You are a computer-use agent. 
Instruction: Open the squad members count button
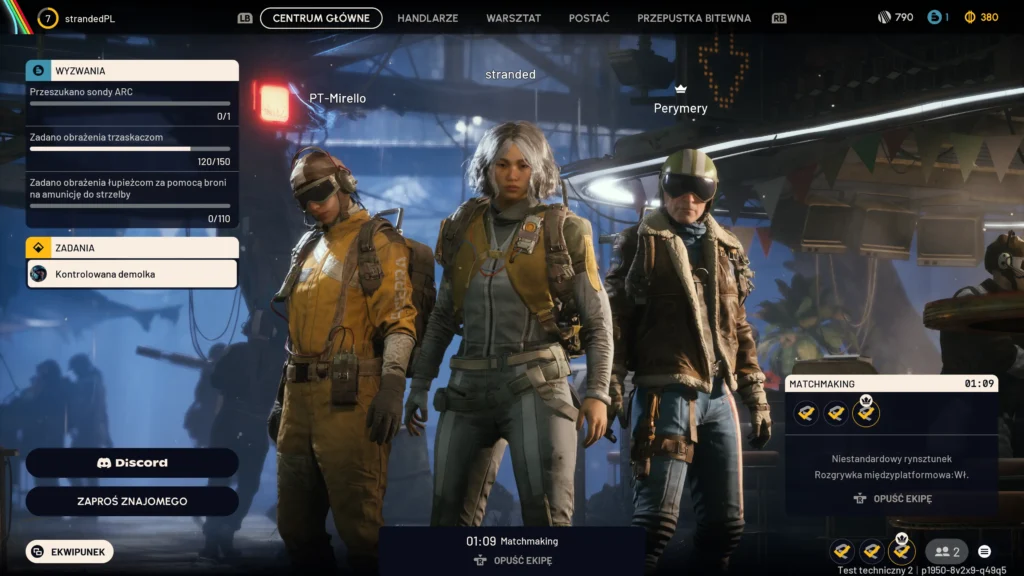pyautogui.click(x=946, y=551)
